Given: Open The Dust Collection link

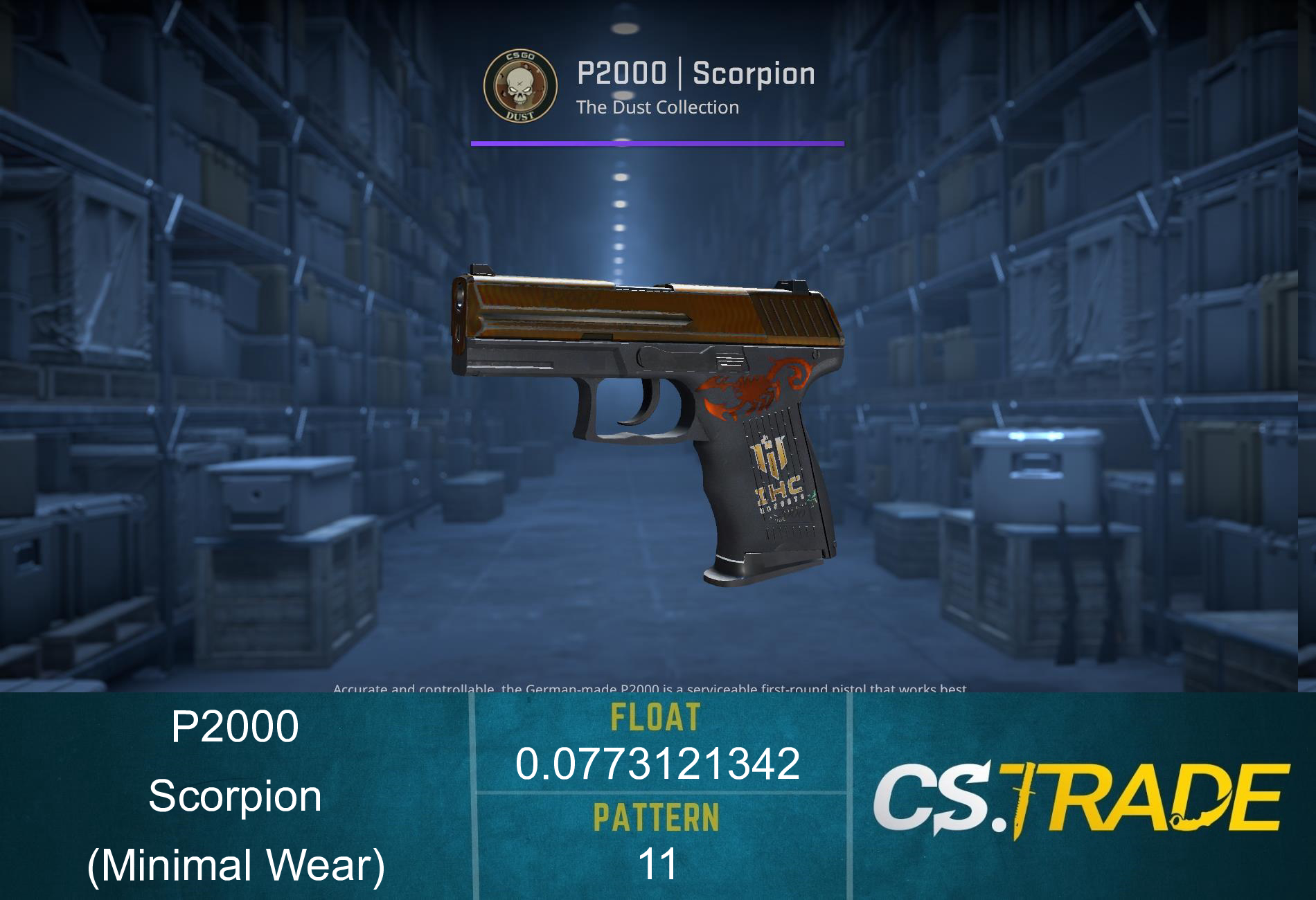Looking at the screenshot, I should tap(657, 107).
